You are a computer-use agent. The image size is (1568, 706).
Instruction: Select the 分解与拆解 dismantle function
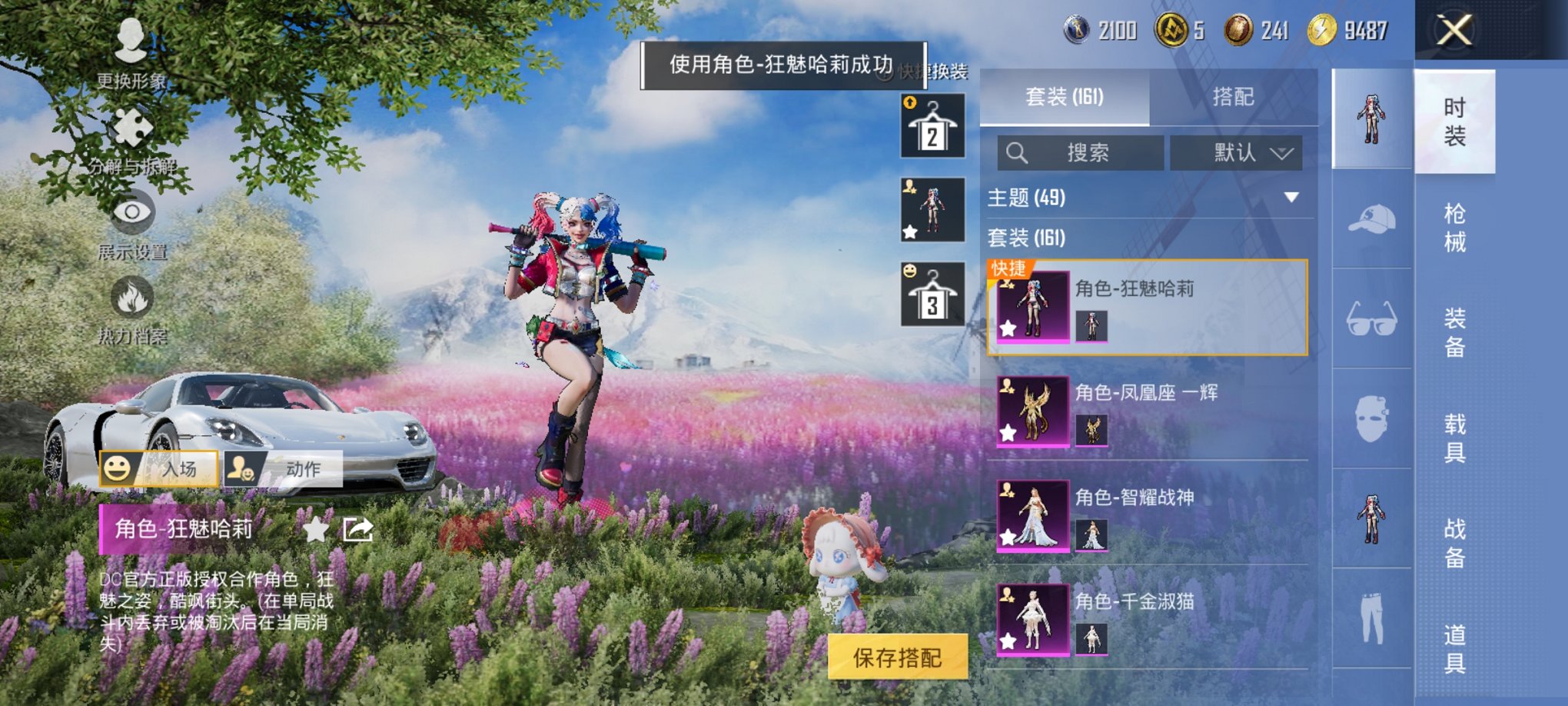[132, 131]
